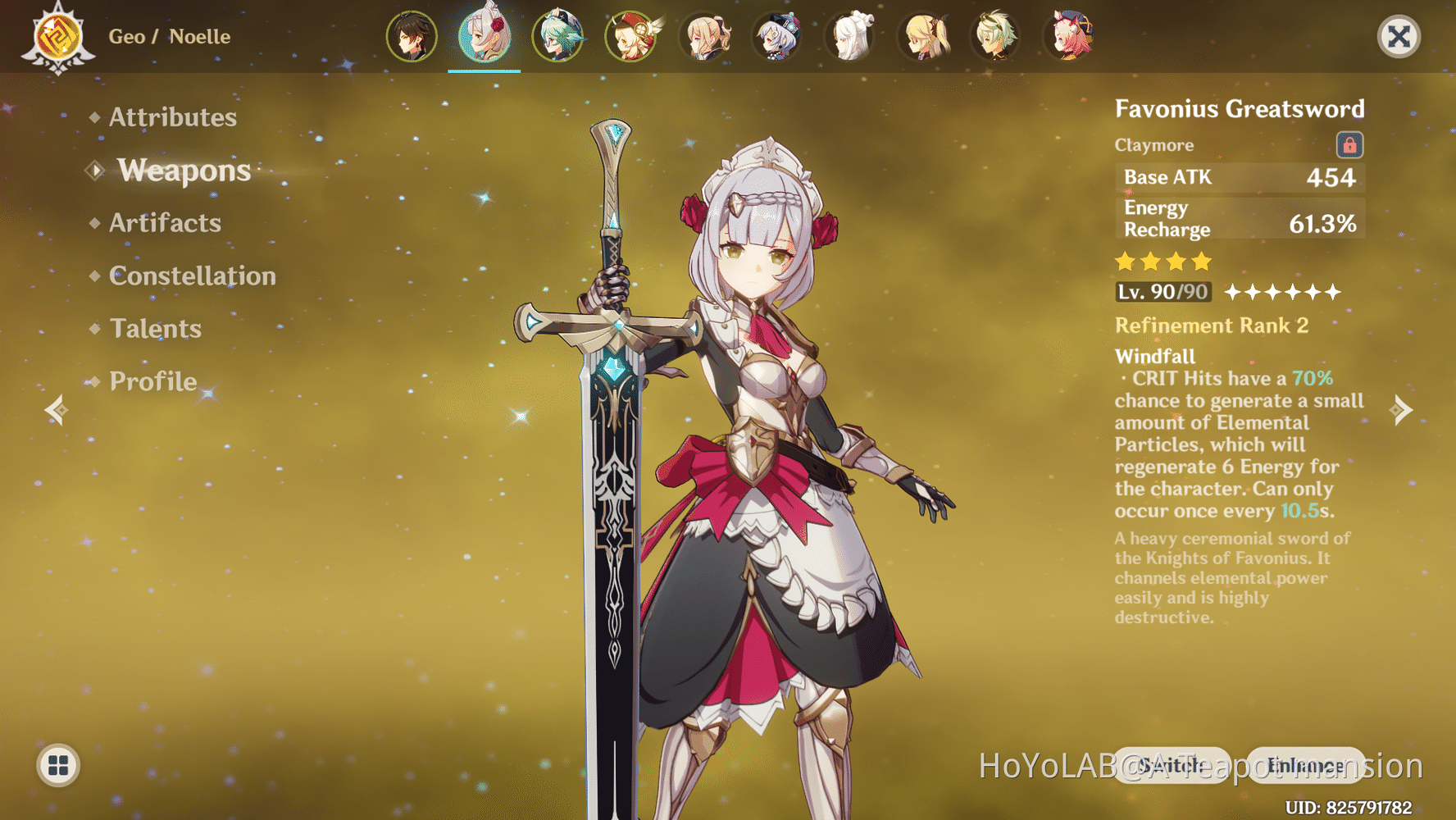Switch to the Artifacts section
1456x820 pixels.
pyautogui.click(x=165, y=223)
